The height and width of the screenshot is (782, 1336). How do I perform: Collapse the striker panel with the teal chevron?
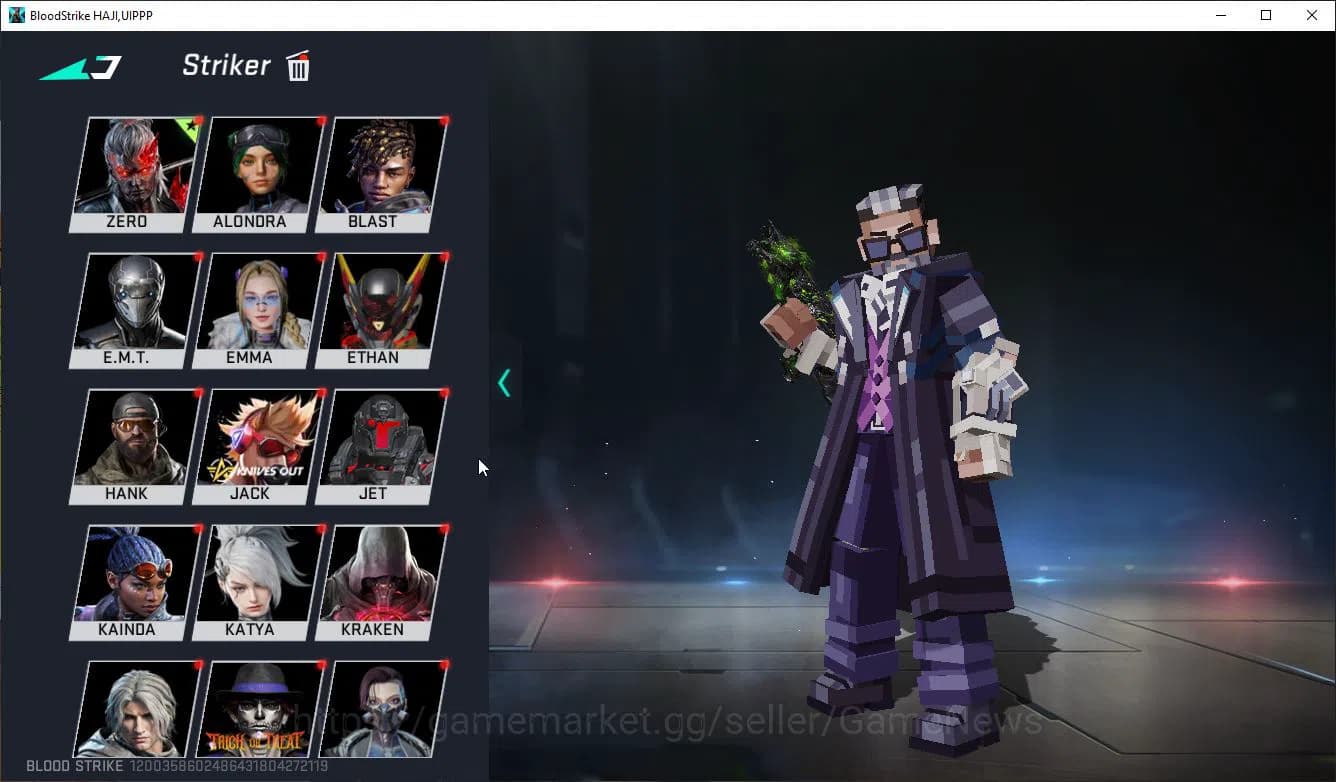pyautogui.click(x=504, y=382)
